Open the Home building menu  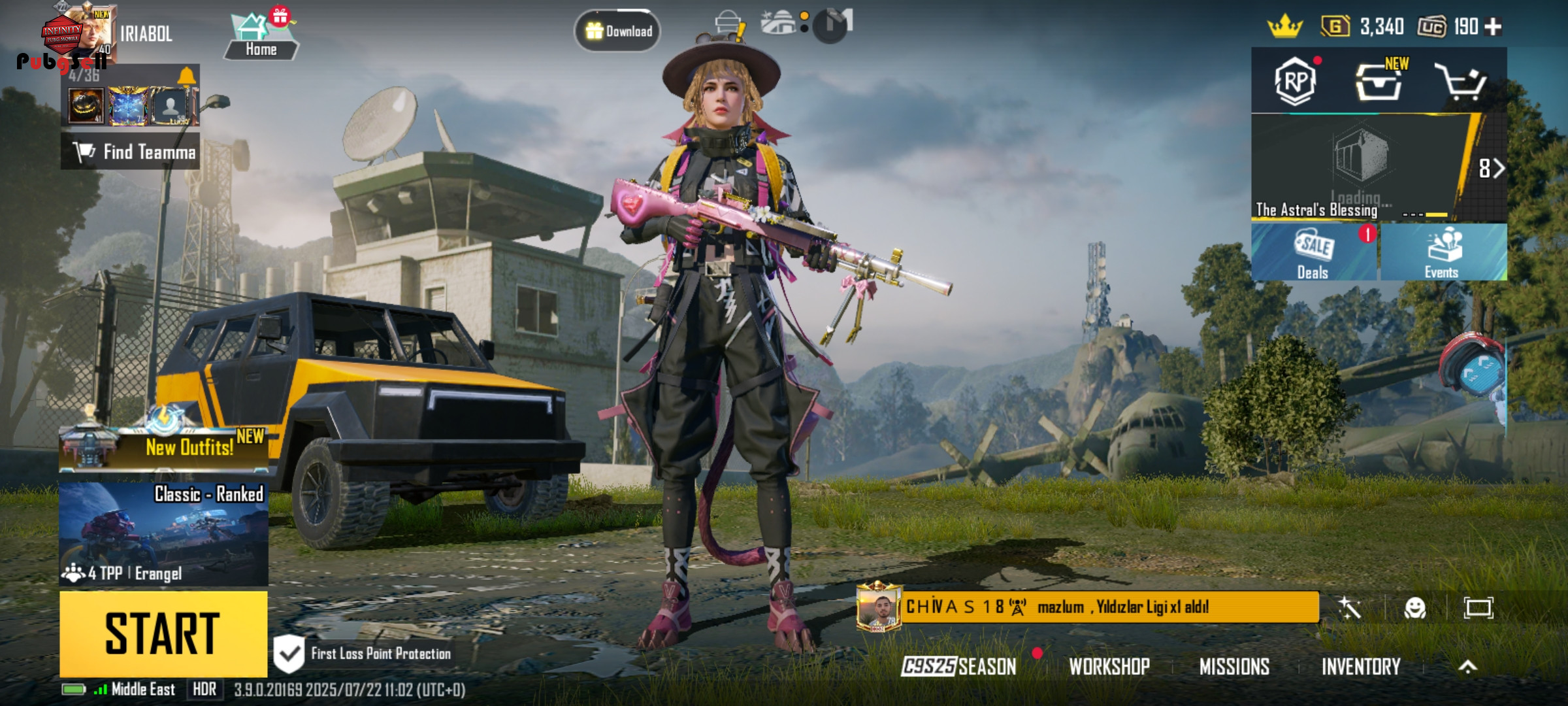tap(261, 37)
